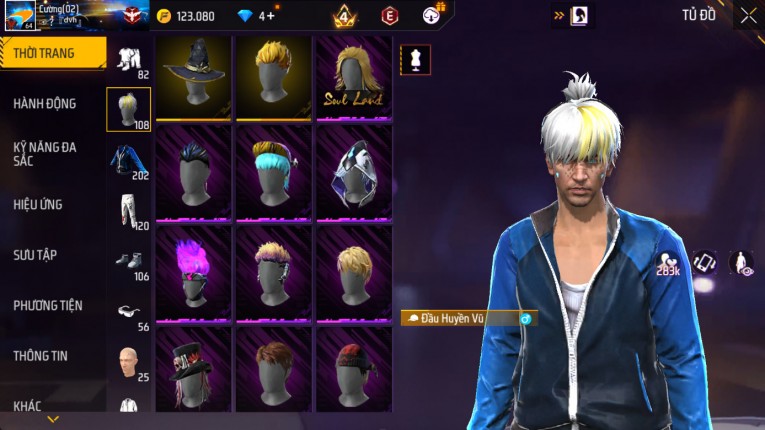765x430 pixels.
Task: Click the mannequin preview button
Action: (x=415, y=60)
